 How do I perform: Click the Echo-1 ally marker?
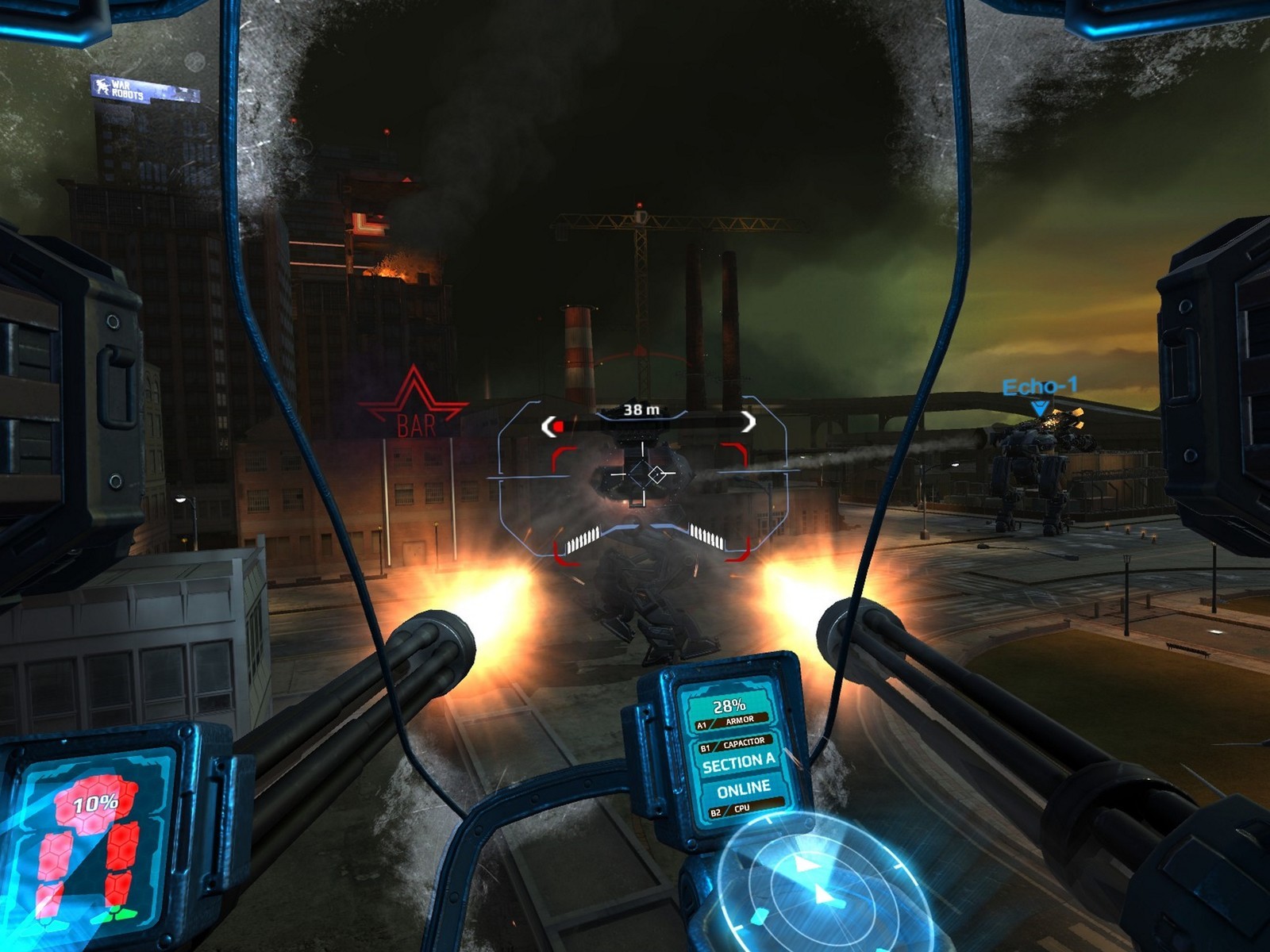[x=1040, y=394]
